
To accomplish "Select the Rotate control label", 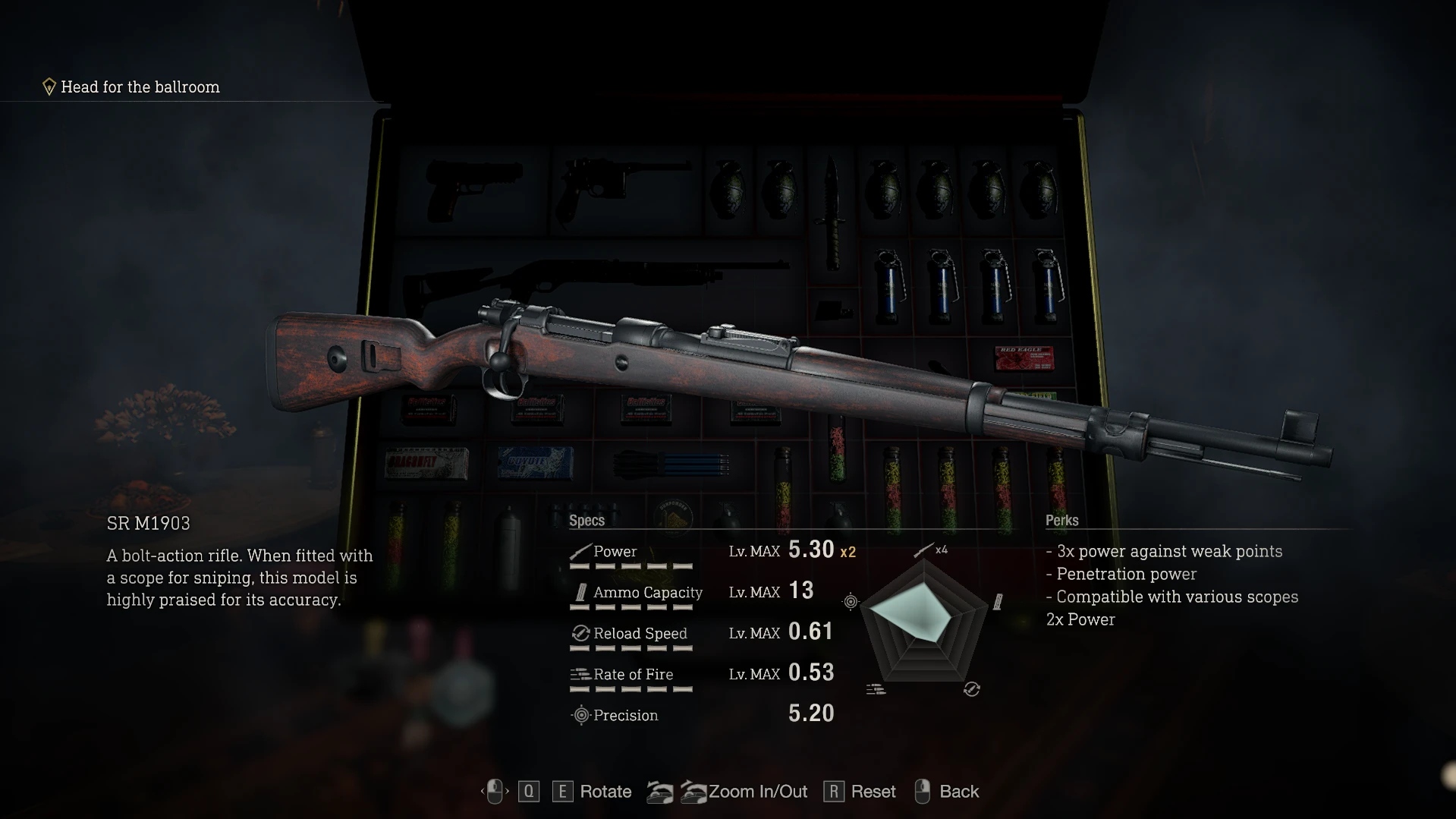I will 605,792.
